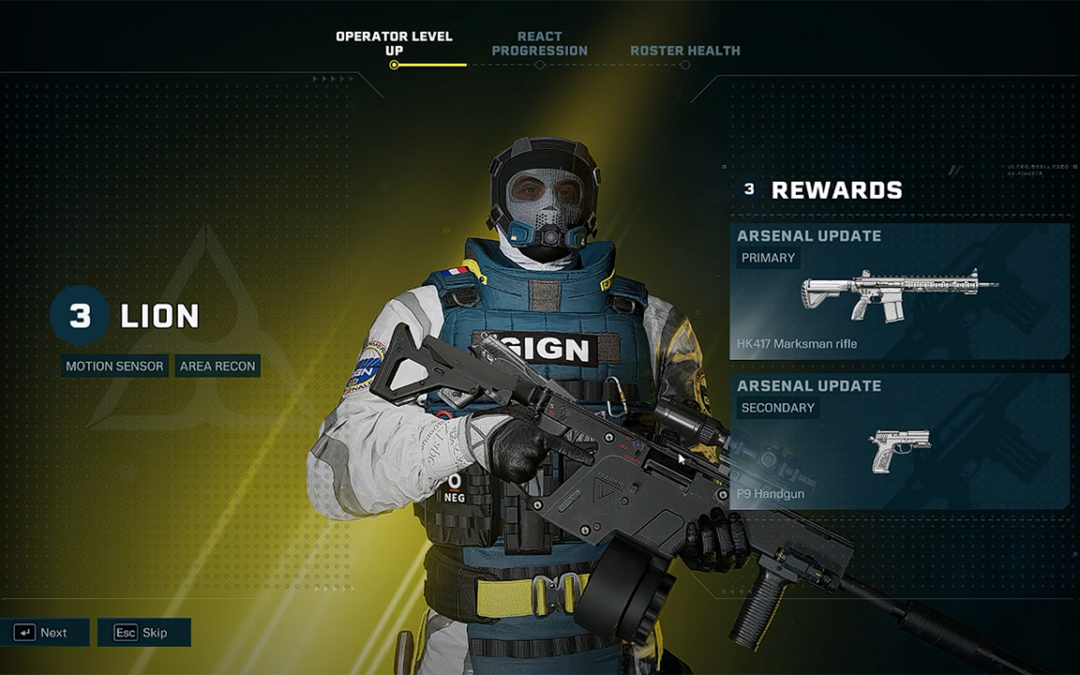The image size is (1080, 675).
Task: Continue with the Next button
Action: pos(45,632)
